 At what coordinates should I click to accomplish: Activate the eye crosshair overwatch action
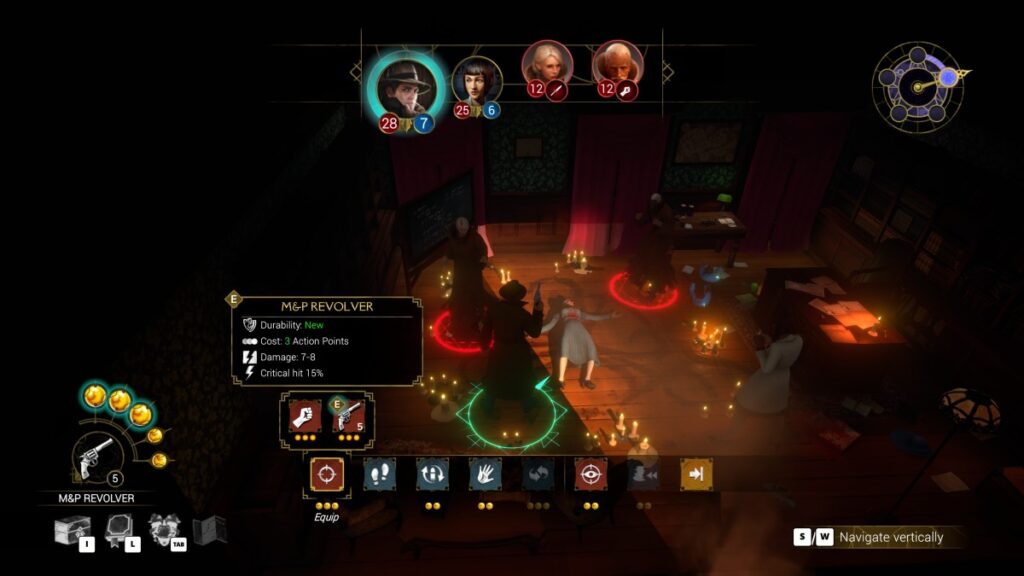tap(591, 474)
